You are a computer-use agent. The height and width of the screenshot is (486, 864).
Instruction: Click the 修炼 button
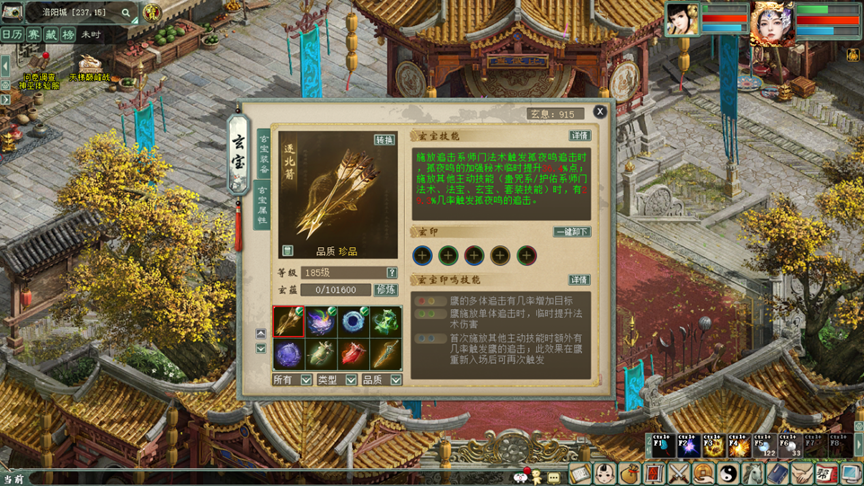(x=386, y=290)
